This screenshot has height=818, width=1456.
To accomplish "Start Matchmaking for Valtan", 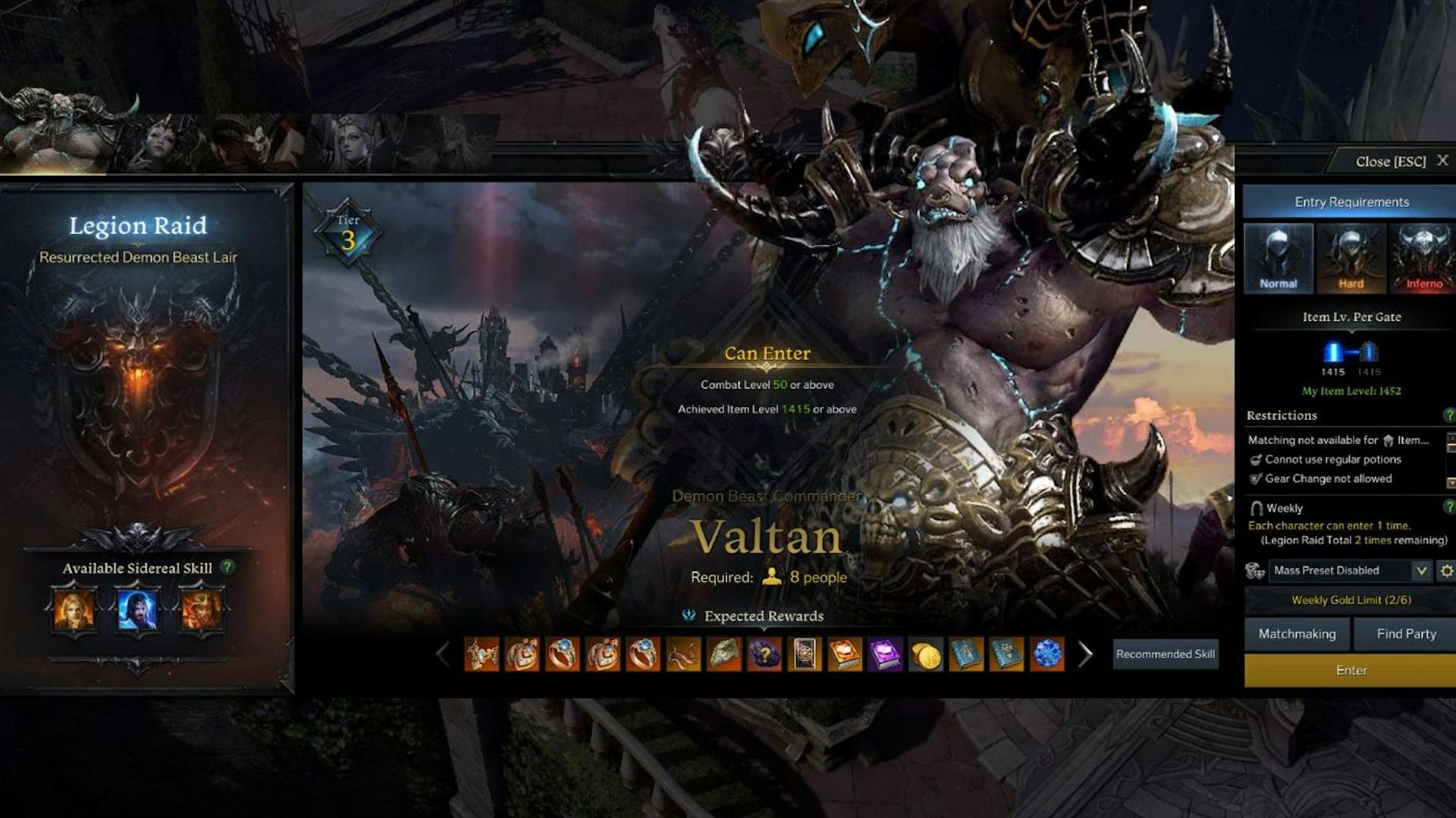I will coord(1297,634).
